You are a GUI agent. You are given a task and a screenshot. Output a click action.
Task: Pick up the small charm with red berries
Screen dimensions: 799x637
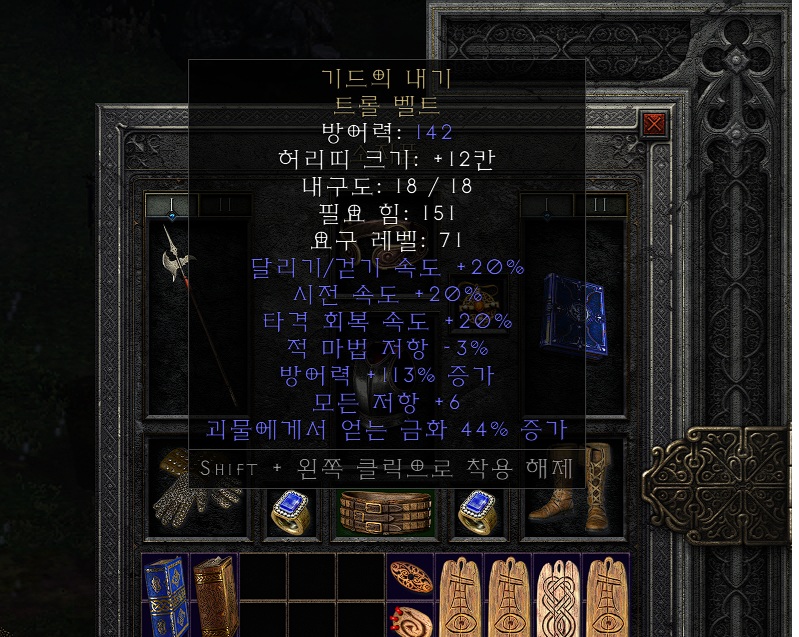tap(410, 620)
